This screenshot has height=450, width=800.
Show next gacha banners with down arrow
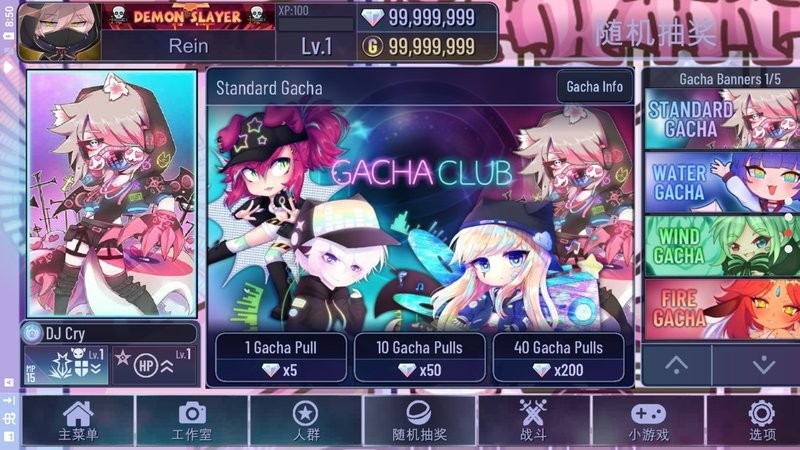tap(762, 365)
